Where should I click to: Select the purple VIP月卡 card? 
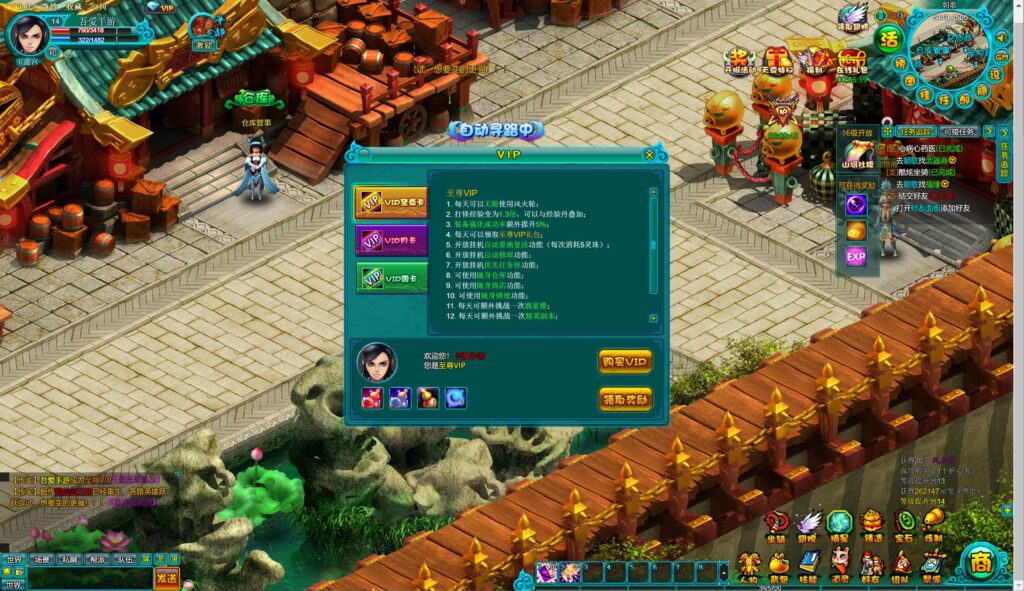pyautogui.click(x=391, y=240)
